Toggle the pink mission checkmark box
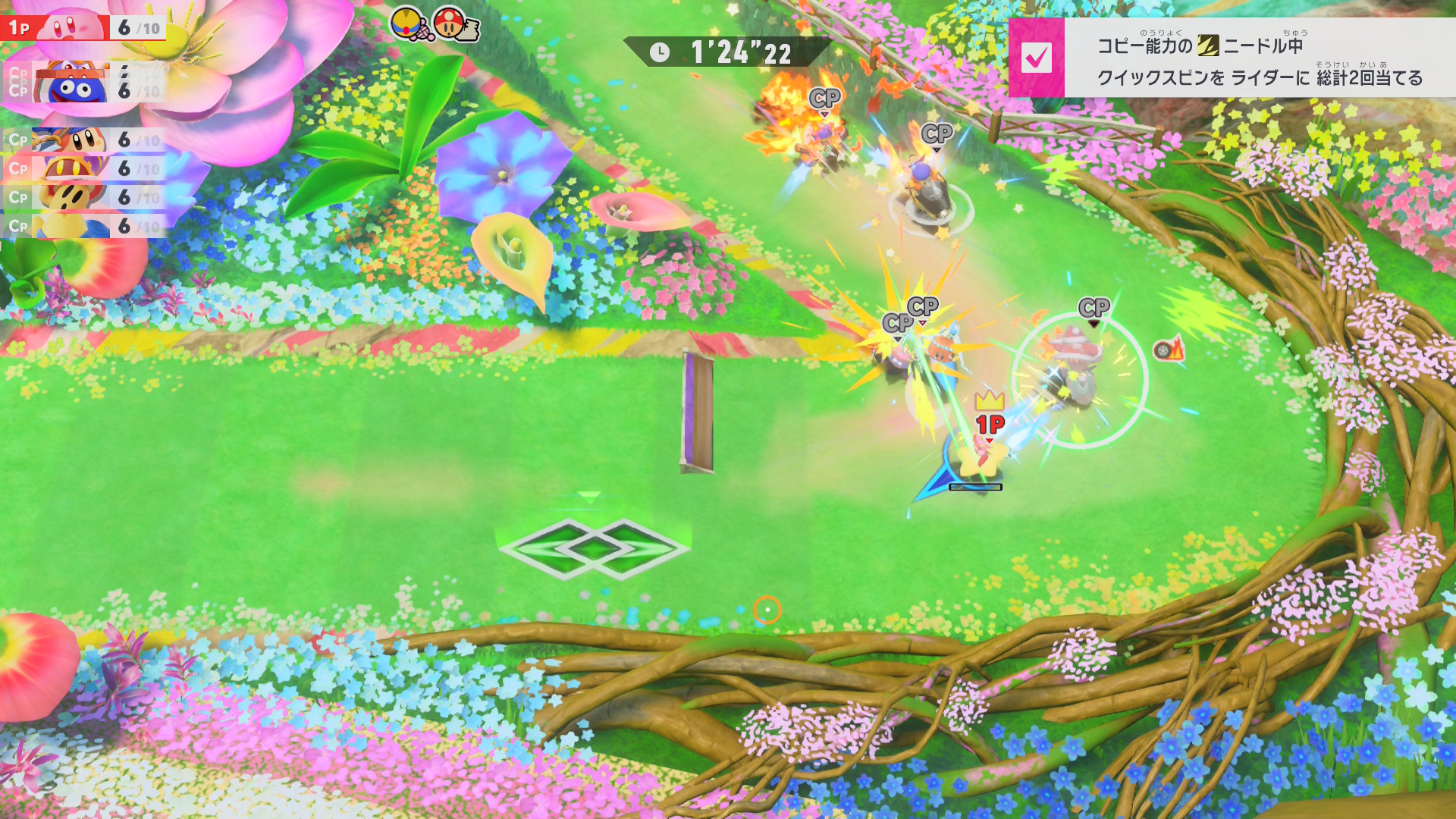Viewport: 1456px width, 819px height. (1036, 58)
